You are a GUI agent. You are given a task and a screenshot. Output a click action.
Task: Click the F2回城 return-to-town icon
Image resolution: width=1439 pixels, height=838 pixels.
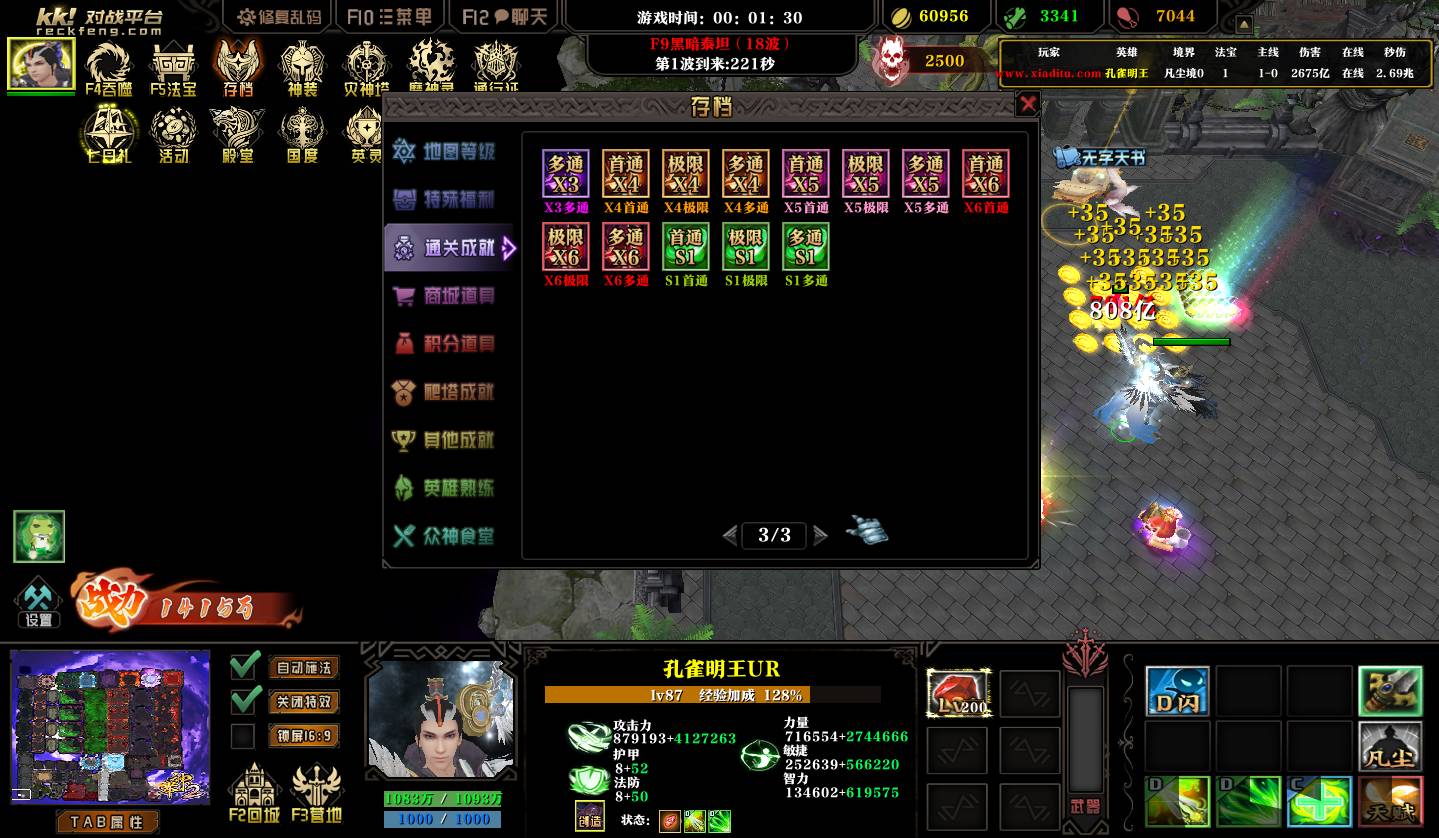tap(254, 794)
